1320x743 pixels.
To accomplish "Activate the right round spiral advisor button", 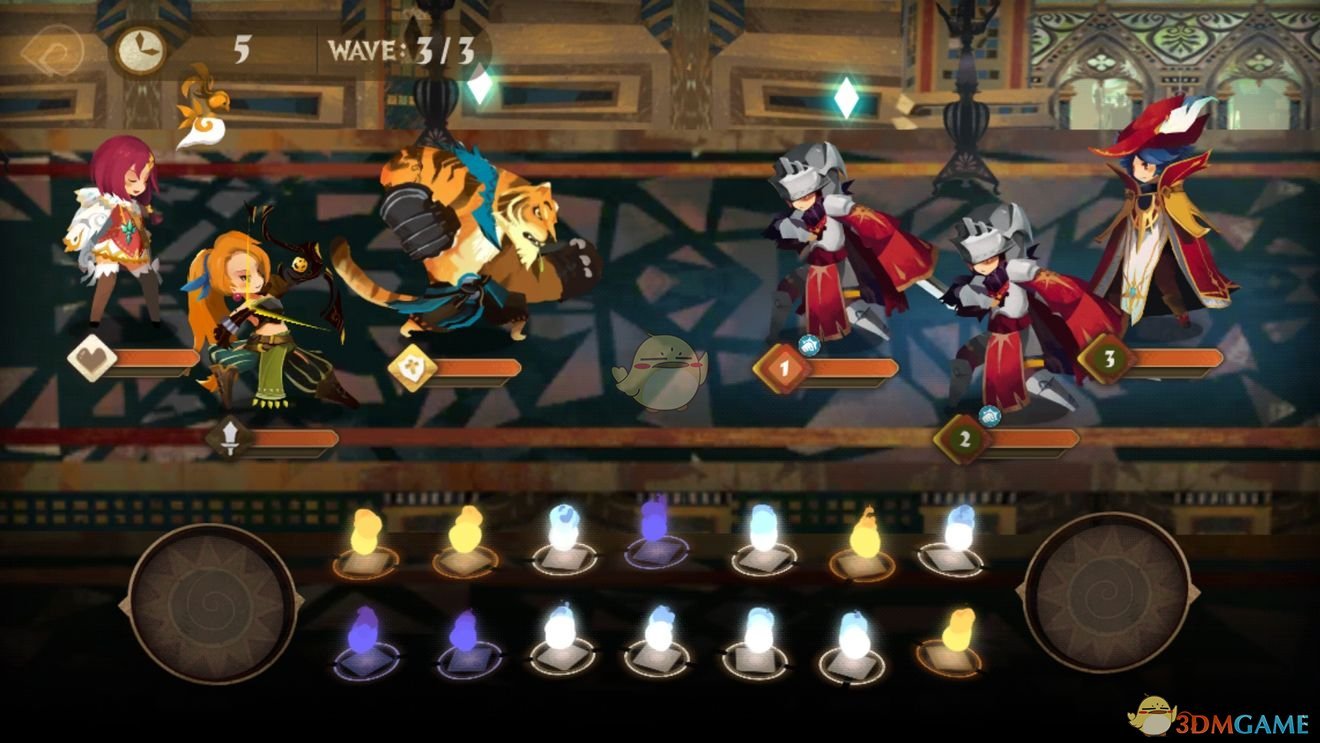I will (1105, 592).
